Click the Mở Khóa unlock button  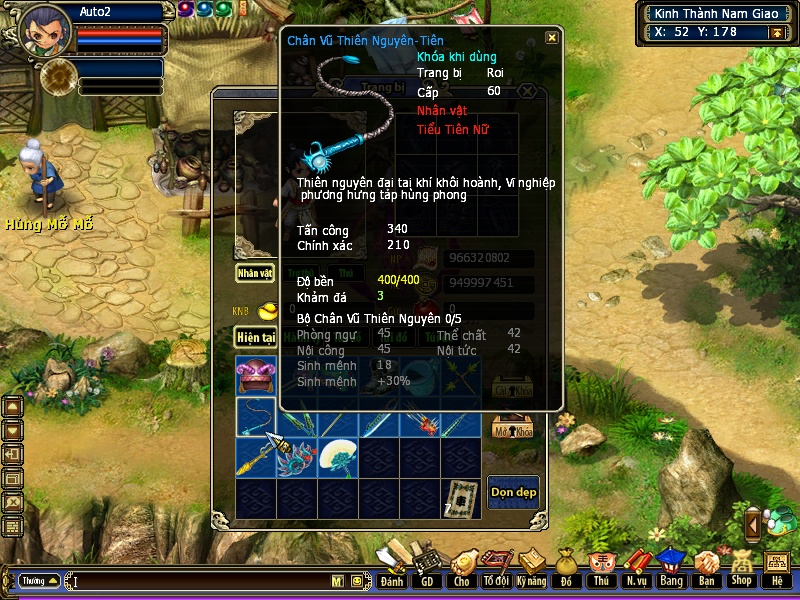(x=513, y=430)
